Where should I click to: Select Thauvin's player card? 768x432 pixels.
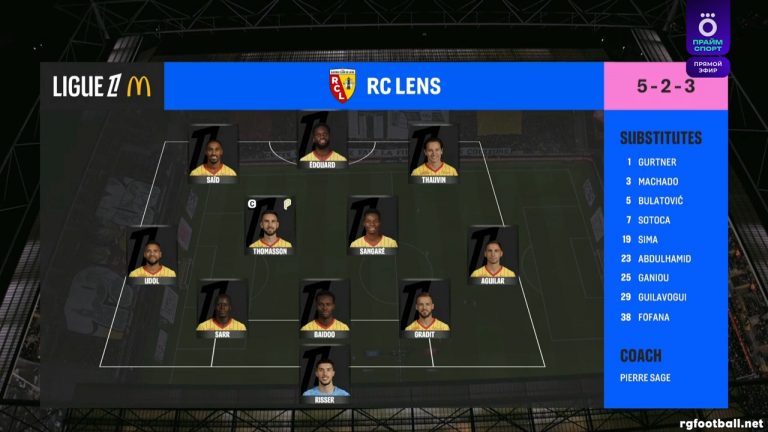tap(434, 154)
